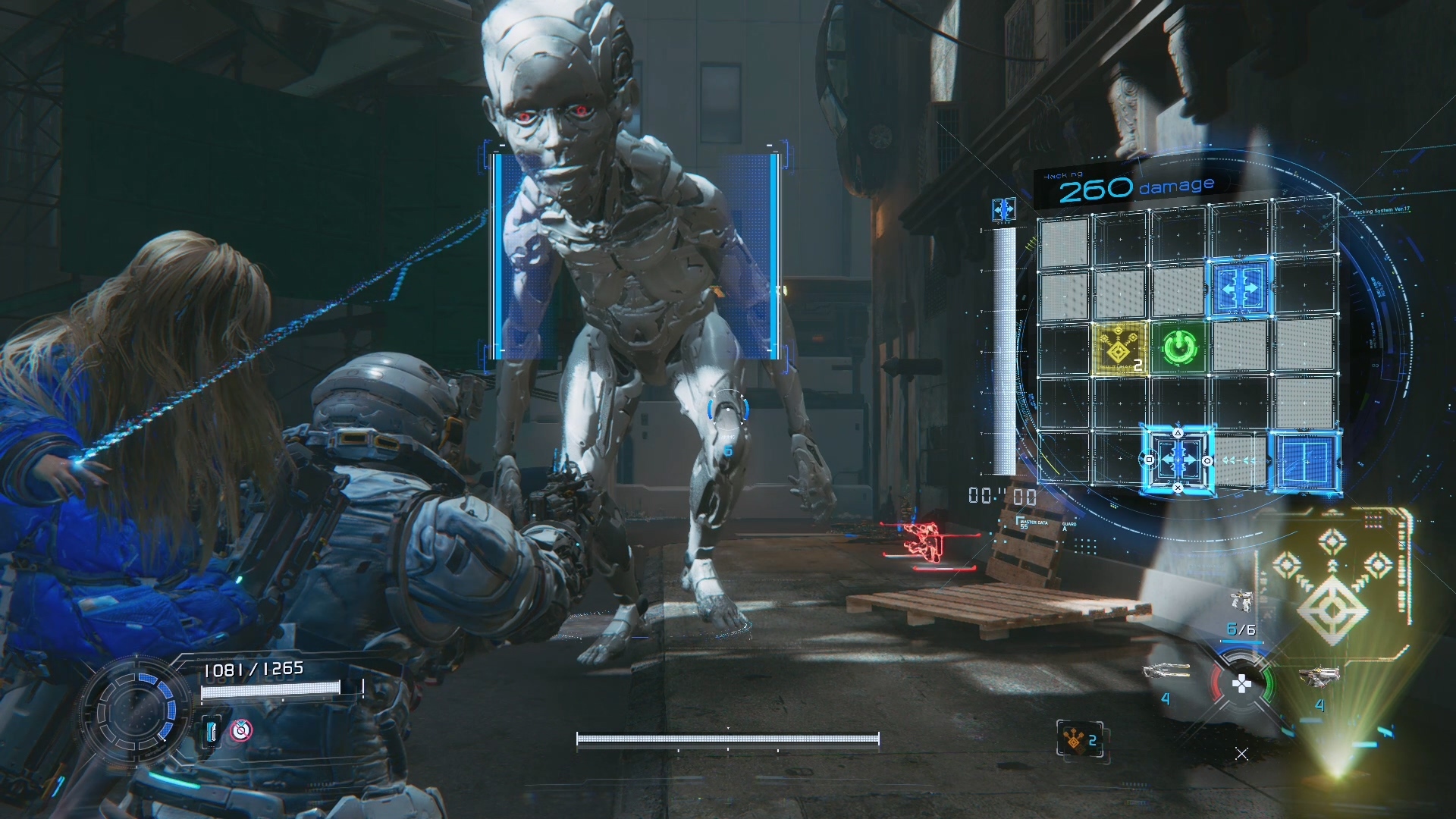Image resolution: width=1456 pixels, height=819 pixels.
Task: Select the blue split-panel tile in the grid corner
Action: 1303,460
